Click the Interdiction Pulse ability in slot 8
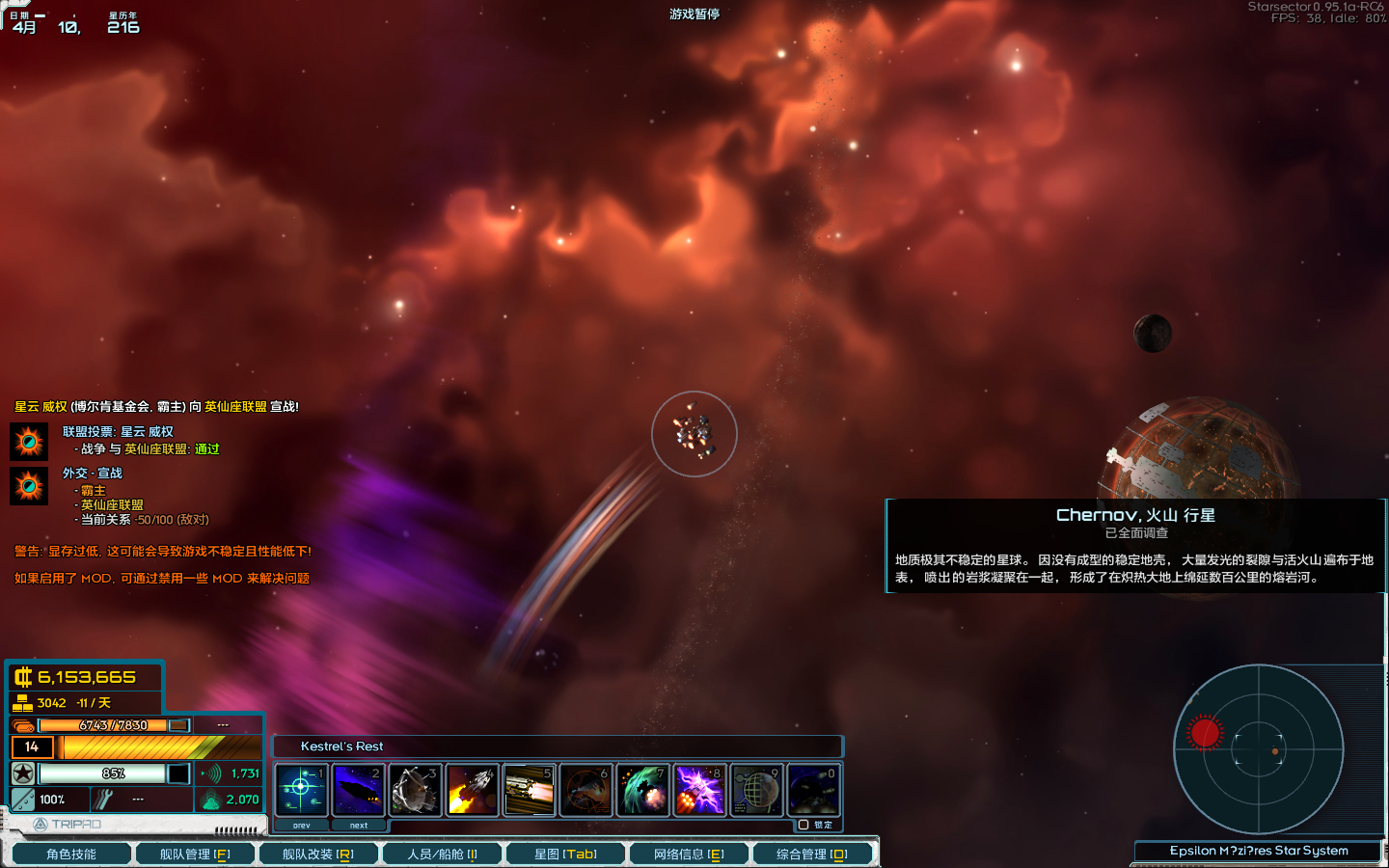This screenshot has height=868, width=1389. (699, 789)
